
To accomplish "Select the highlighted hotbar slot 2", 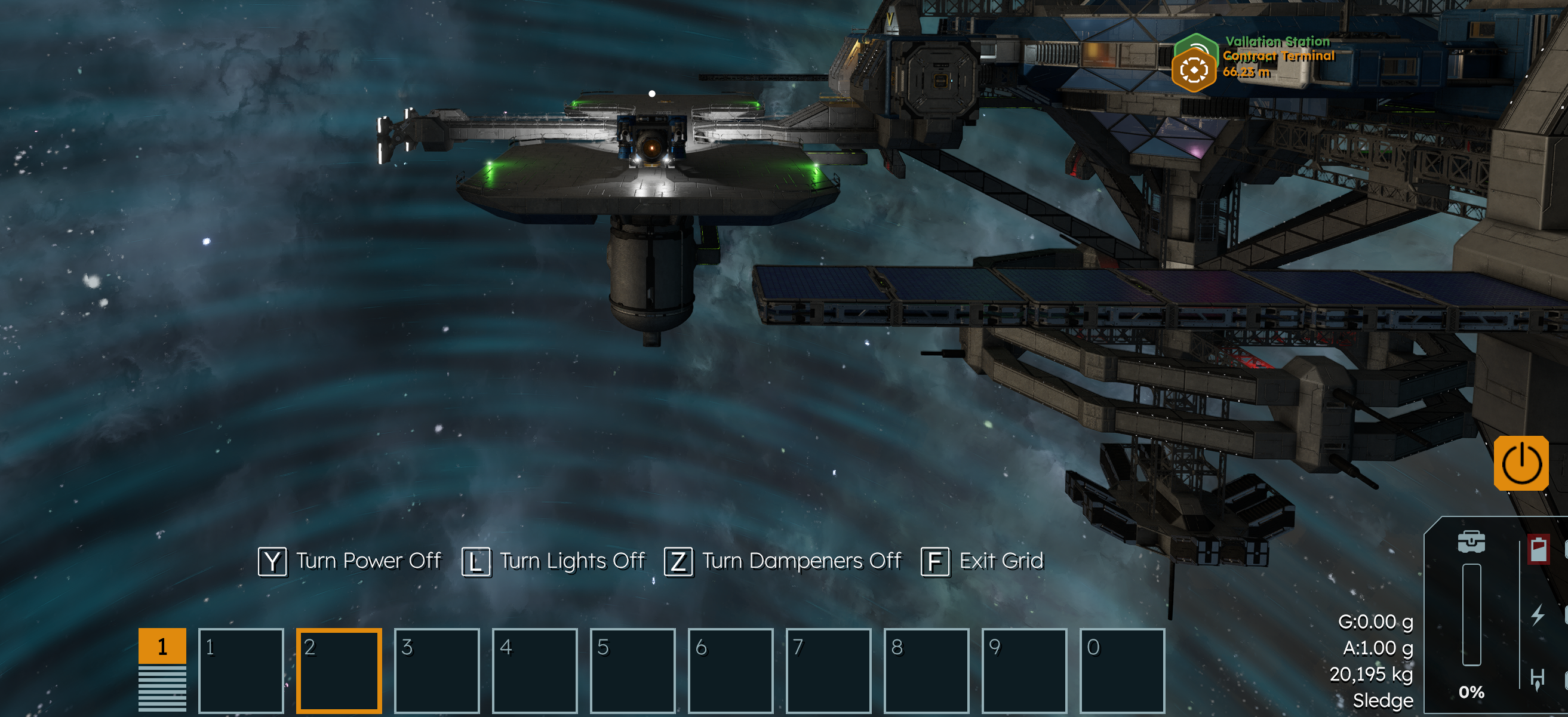I will pos(339,670).
